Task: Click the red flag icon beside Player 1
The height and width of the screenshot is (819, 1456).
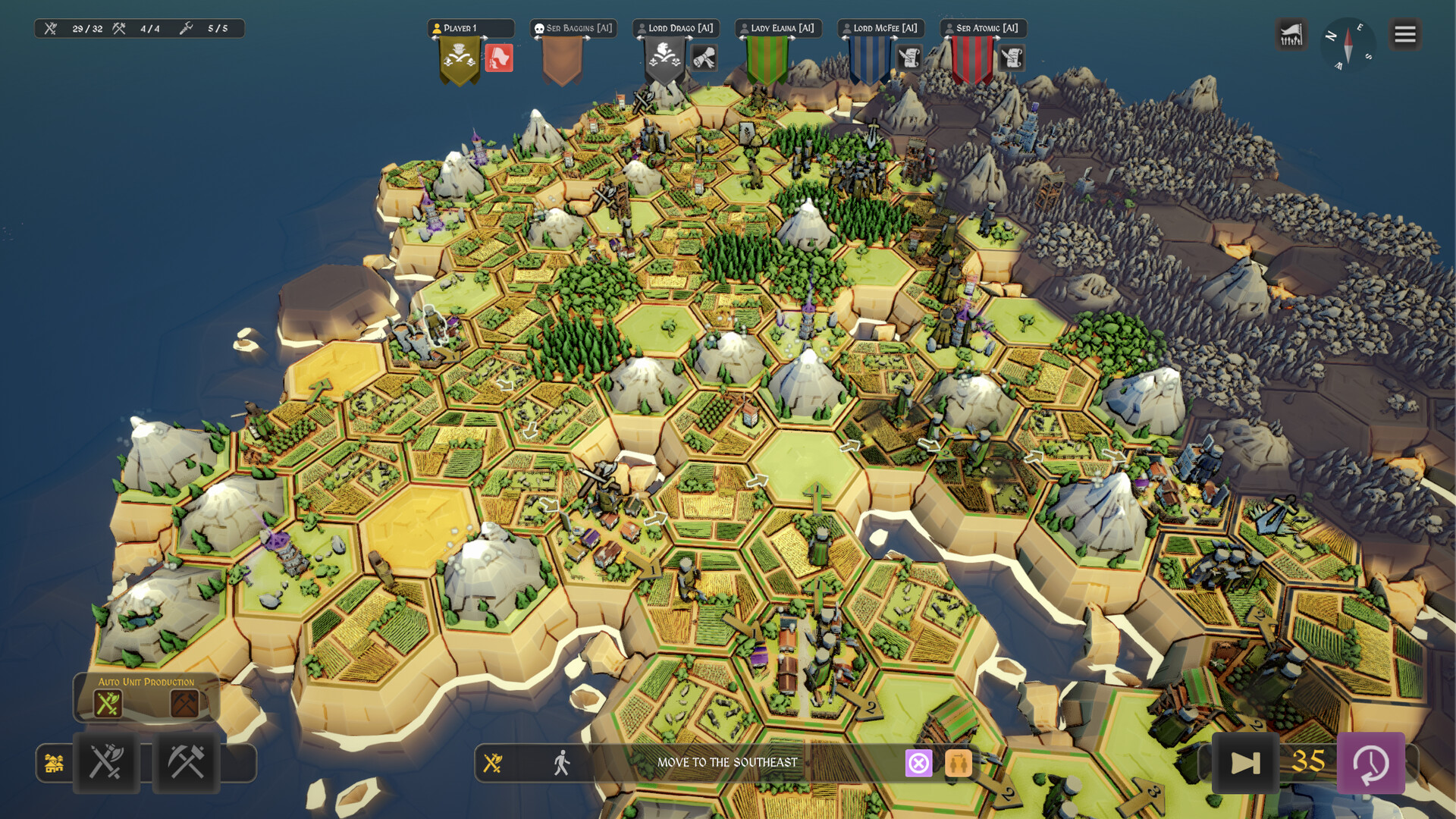Action: pyautogui.click(x=499, y=58)
